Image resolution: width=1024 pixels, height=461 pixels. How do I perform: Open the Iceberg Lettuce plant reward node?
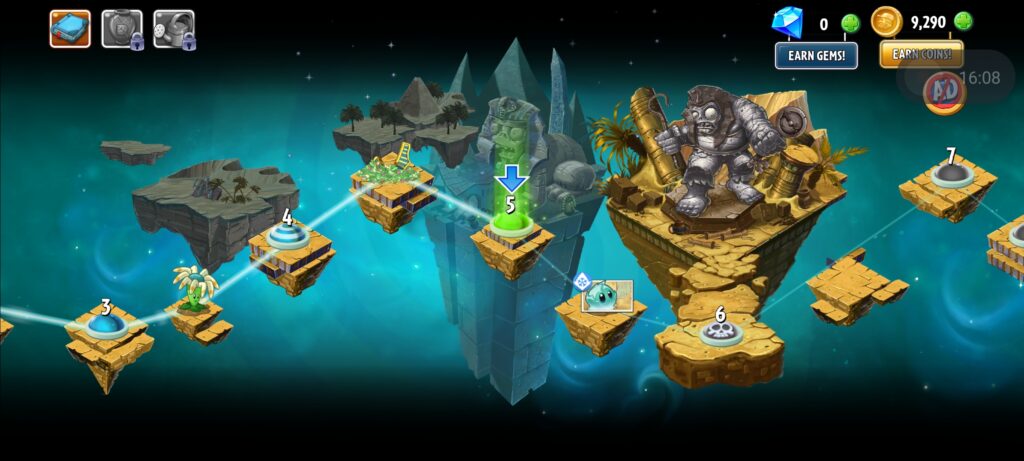[602, 295]
